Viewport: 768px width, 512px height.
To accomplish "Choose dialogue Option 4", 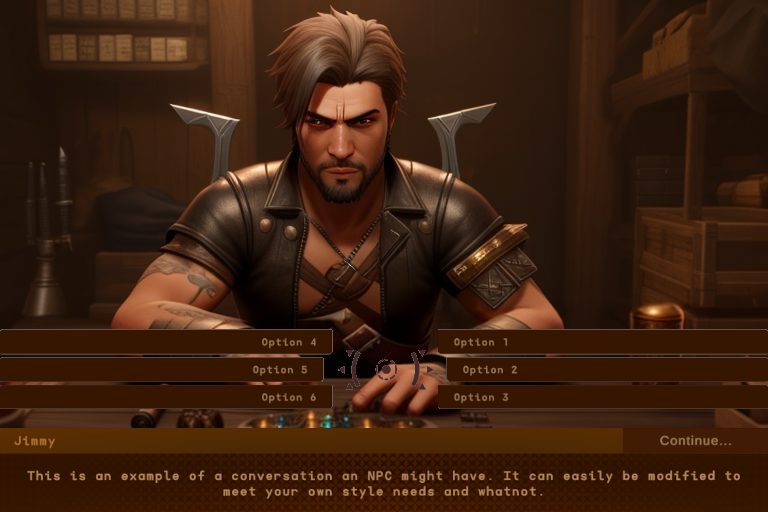I will pos(166,342).
